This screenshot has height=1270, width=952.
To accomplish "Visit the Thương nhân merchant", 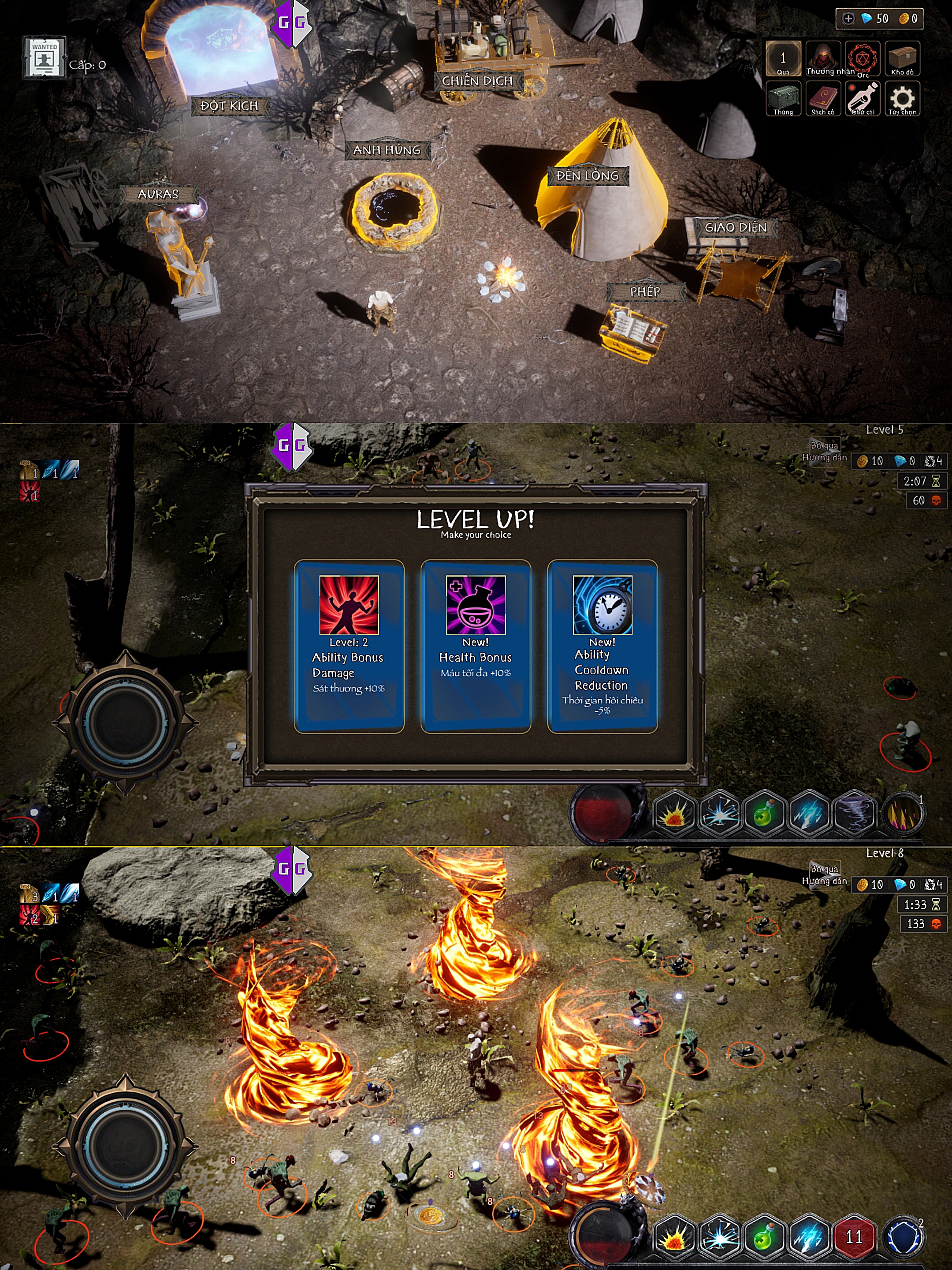I will 823,59.
